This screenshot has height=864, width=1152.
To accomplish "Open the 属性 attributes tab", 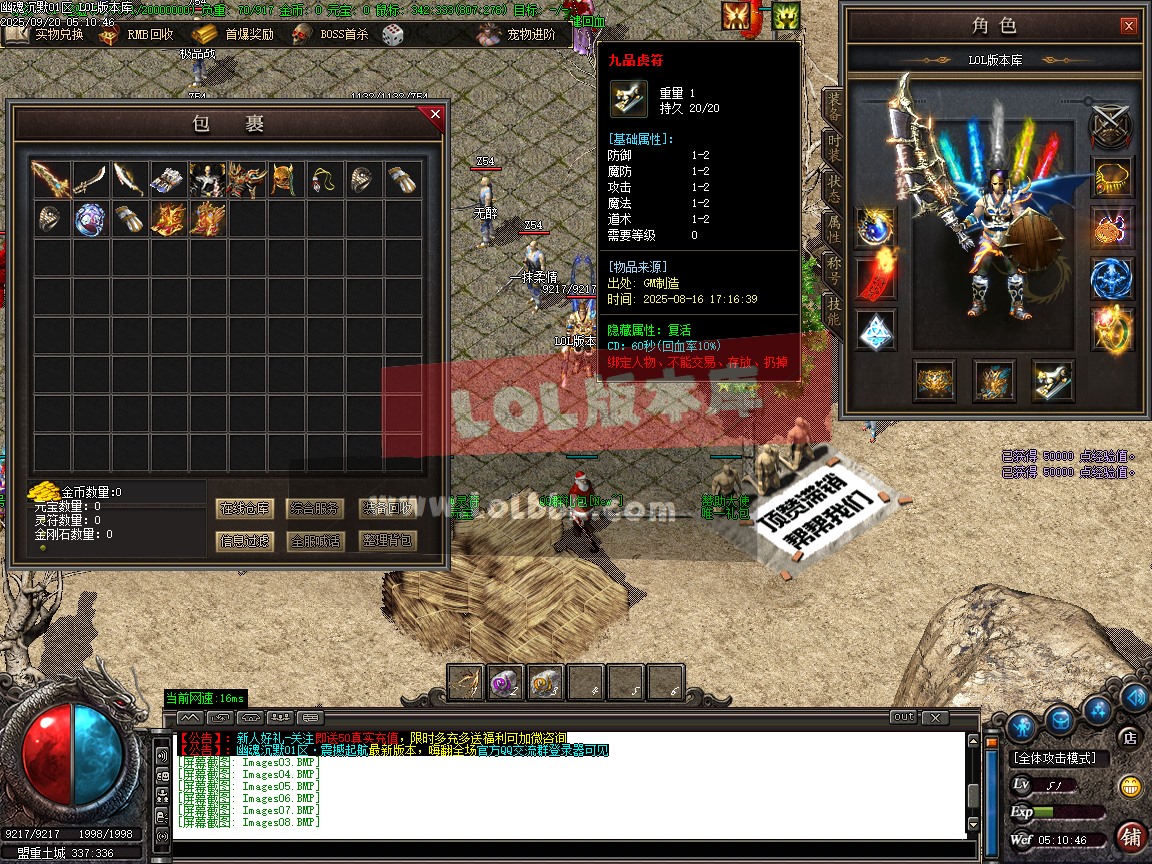I will click(x=833, y=229).
